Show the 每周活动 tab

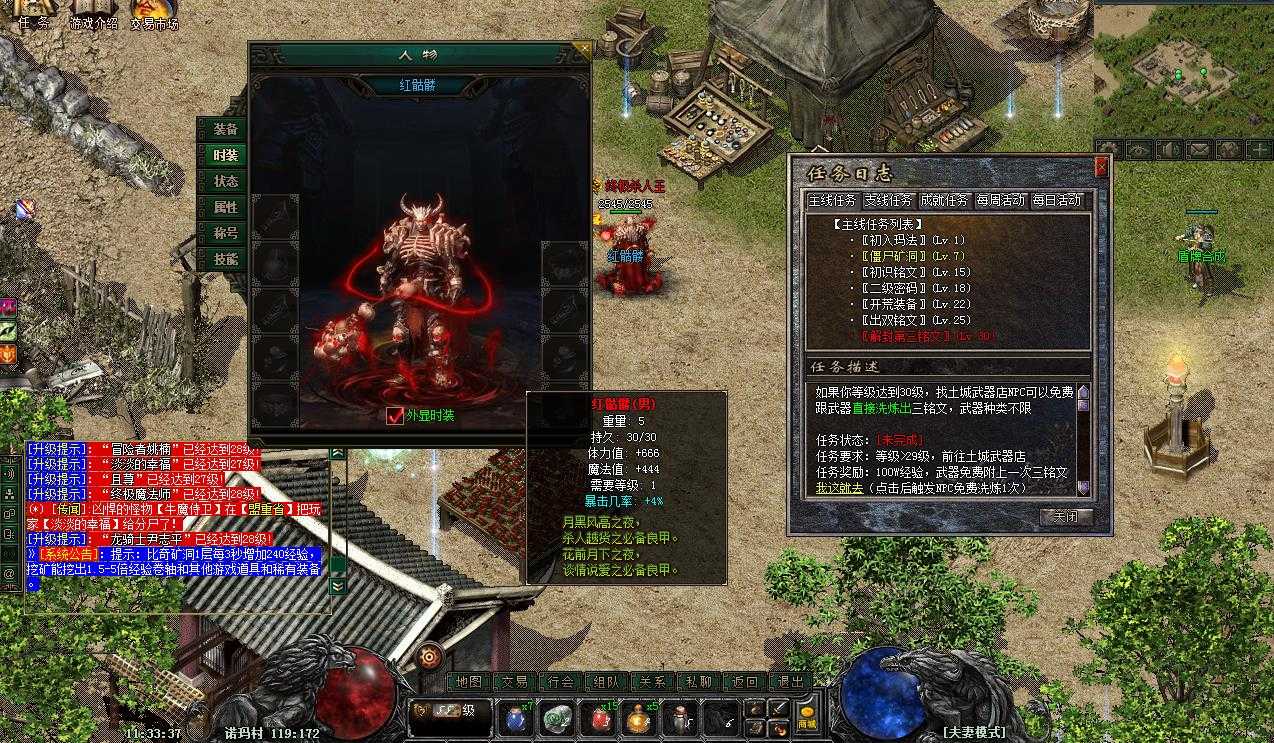(1000, 200)
